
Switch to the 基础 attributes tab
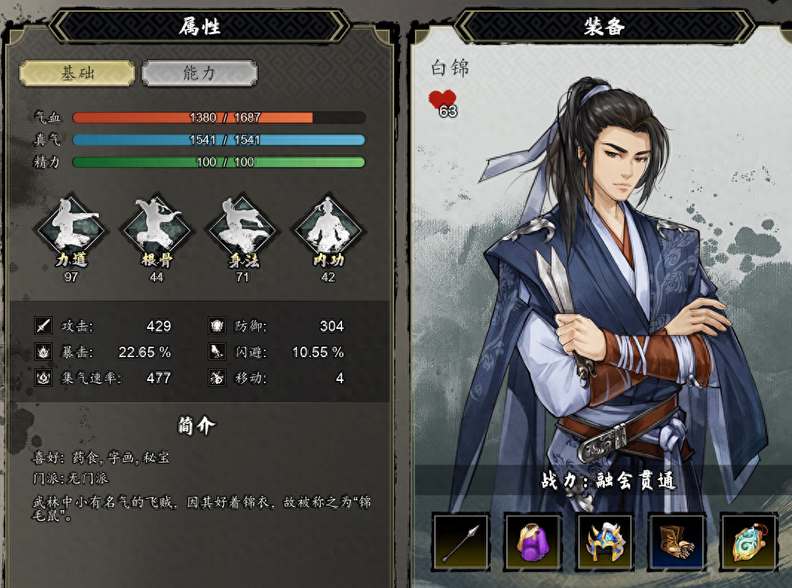point(77,73)
